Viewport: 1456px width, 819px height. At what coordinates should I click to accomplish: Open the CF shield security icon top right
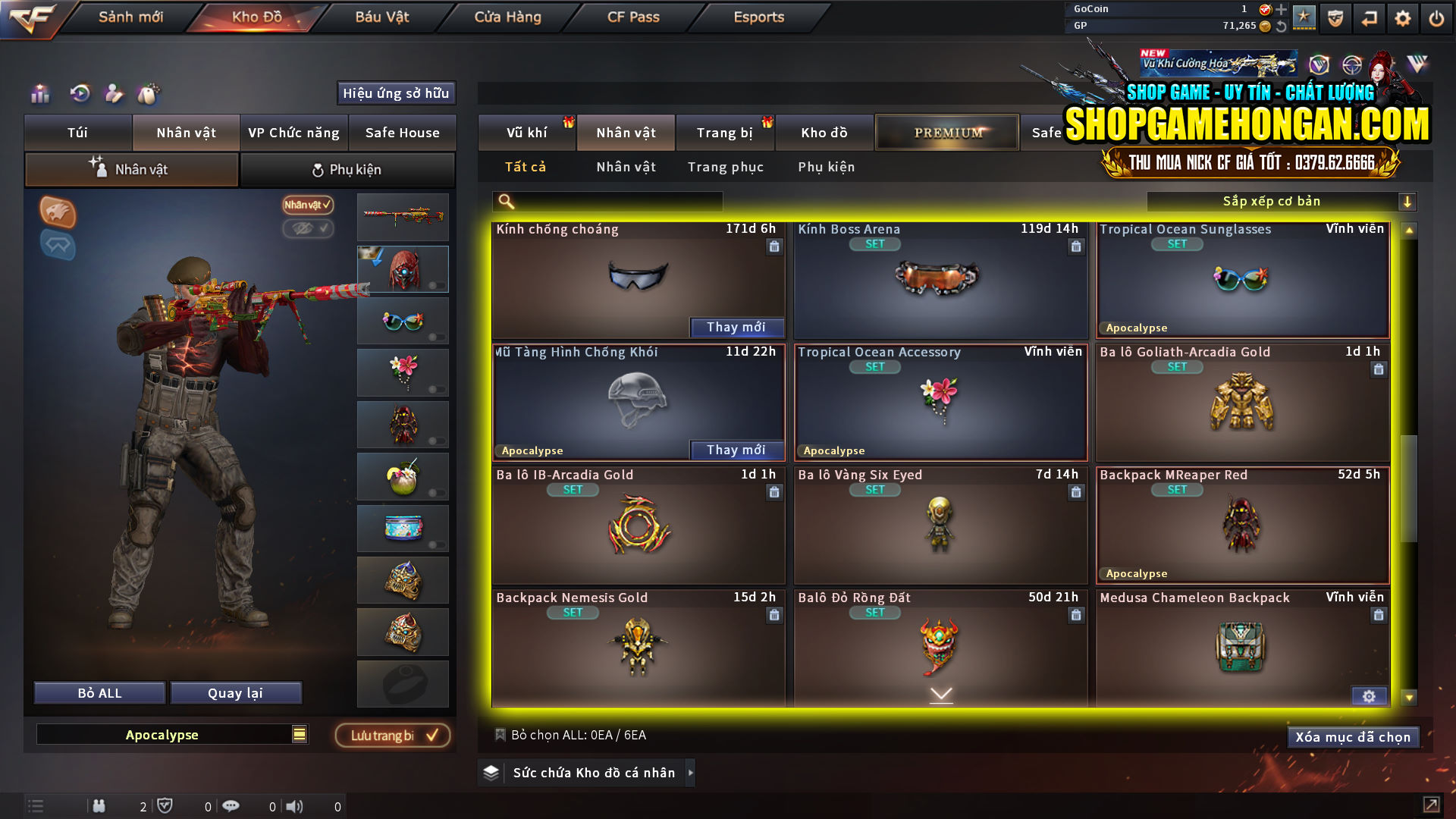[1335, 18]
